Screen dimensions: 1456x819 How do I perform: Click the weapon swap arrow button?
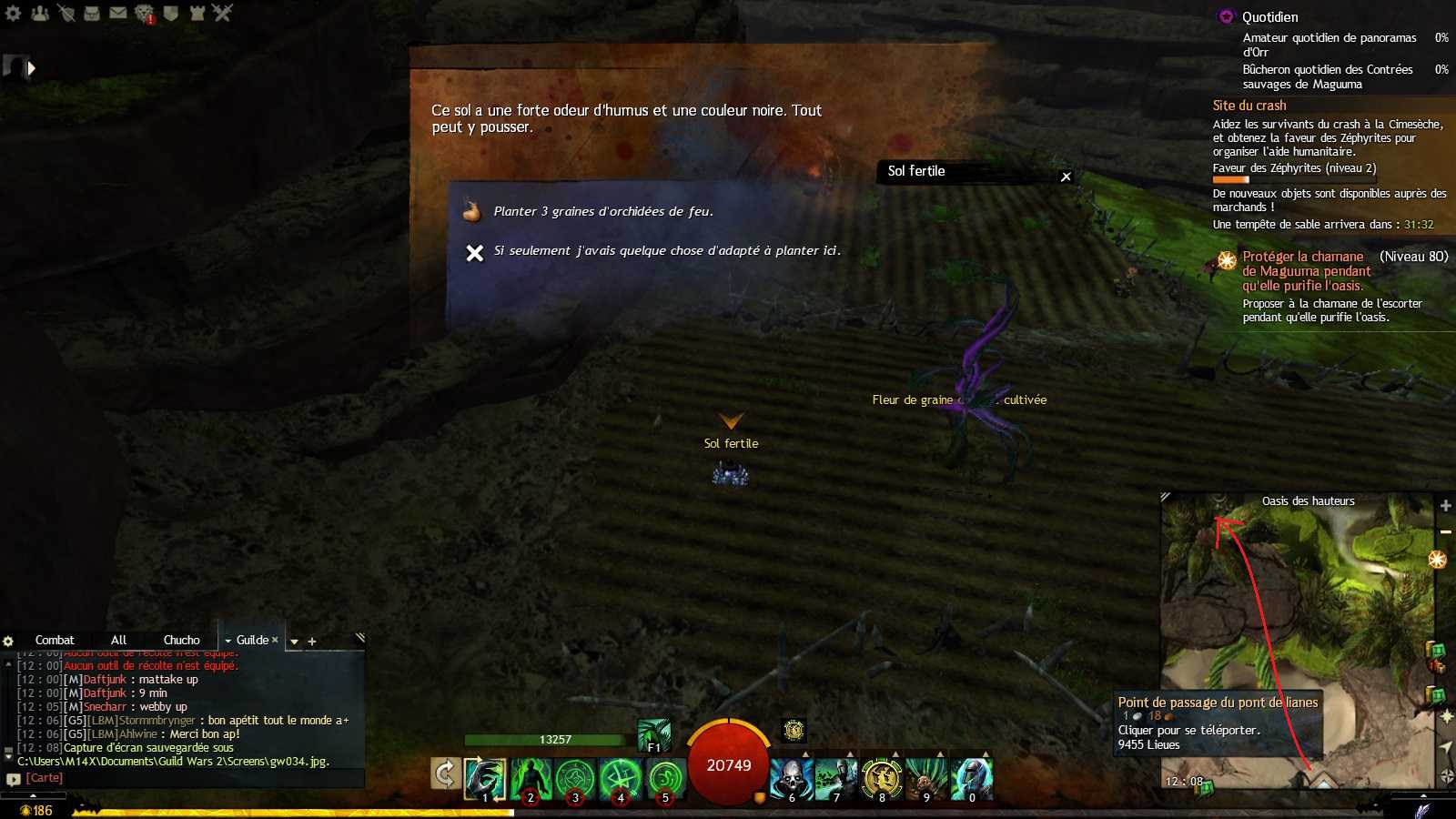coord(444,774)
